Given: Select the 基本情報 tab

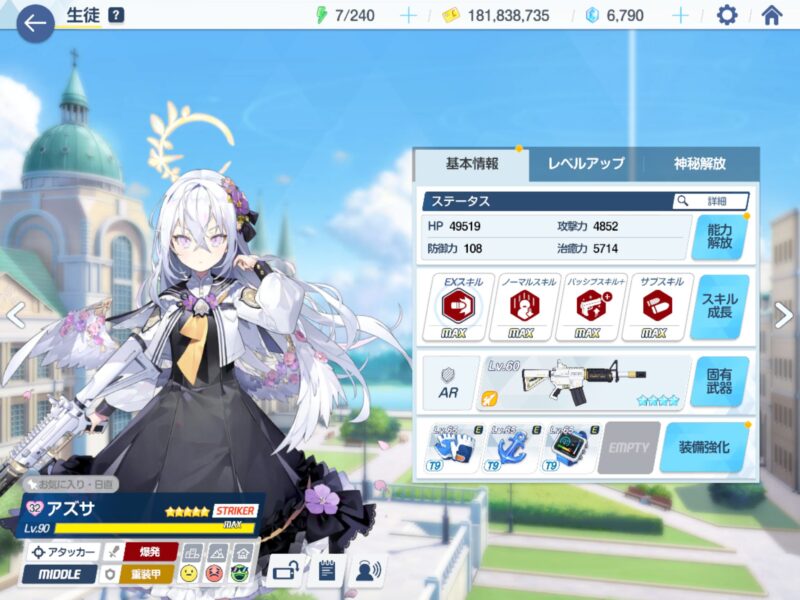Looking at the screenshot, I should pos(471,164).
